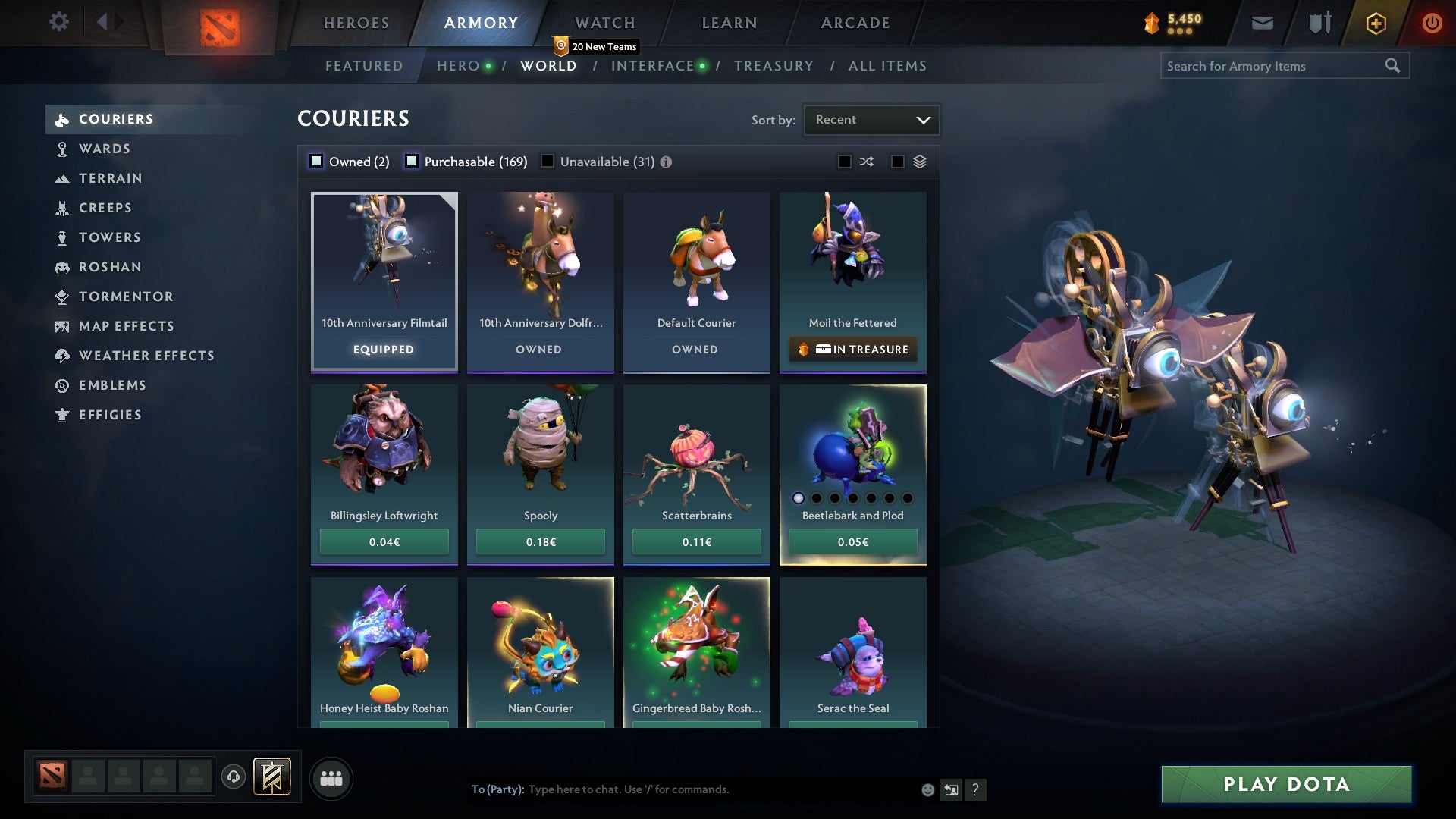Screen dimensions: 1456x819
Task: Click the magnifying glass in the Armory search
Action: (x=1394, y=66)
